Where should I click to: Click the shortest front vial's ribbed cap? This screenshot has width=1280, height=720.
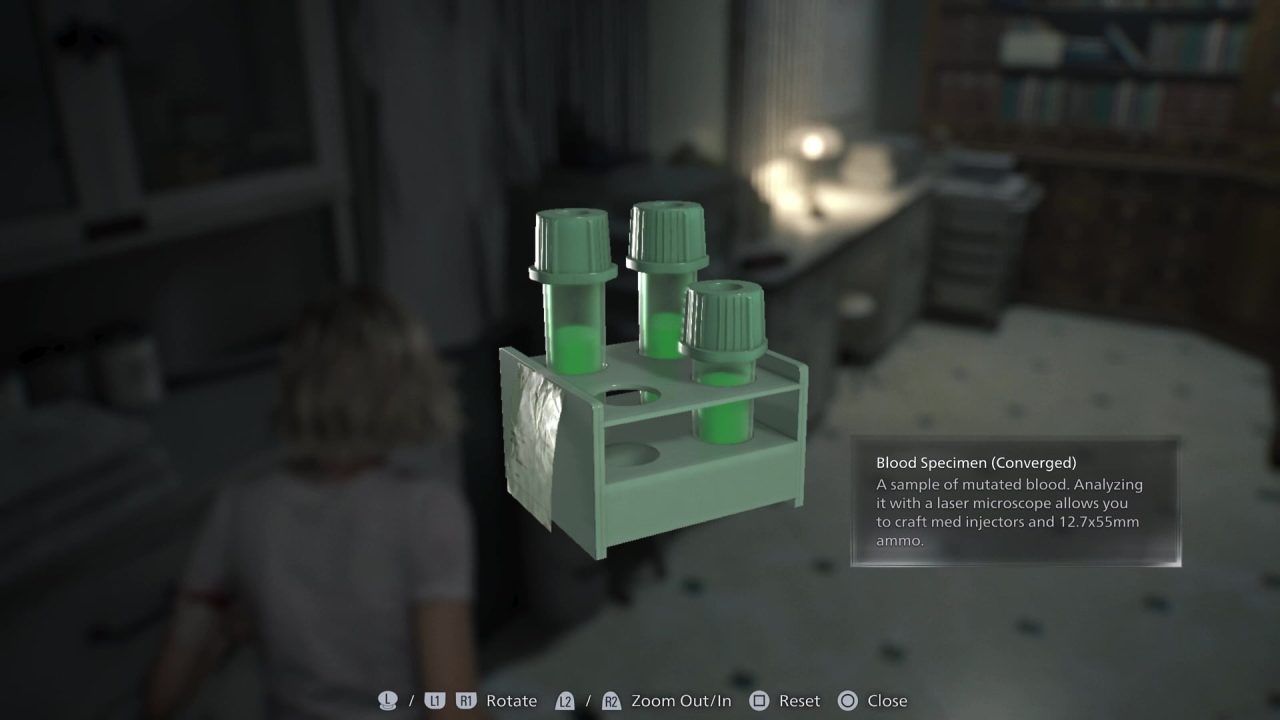click(x=726, y=320)
